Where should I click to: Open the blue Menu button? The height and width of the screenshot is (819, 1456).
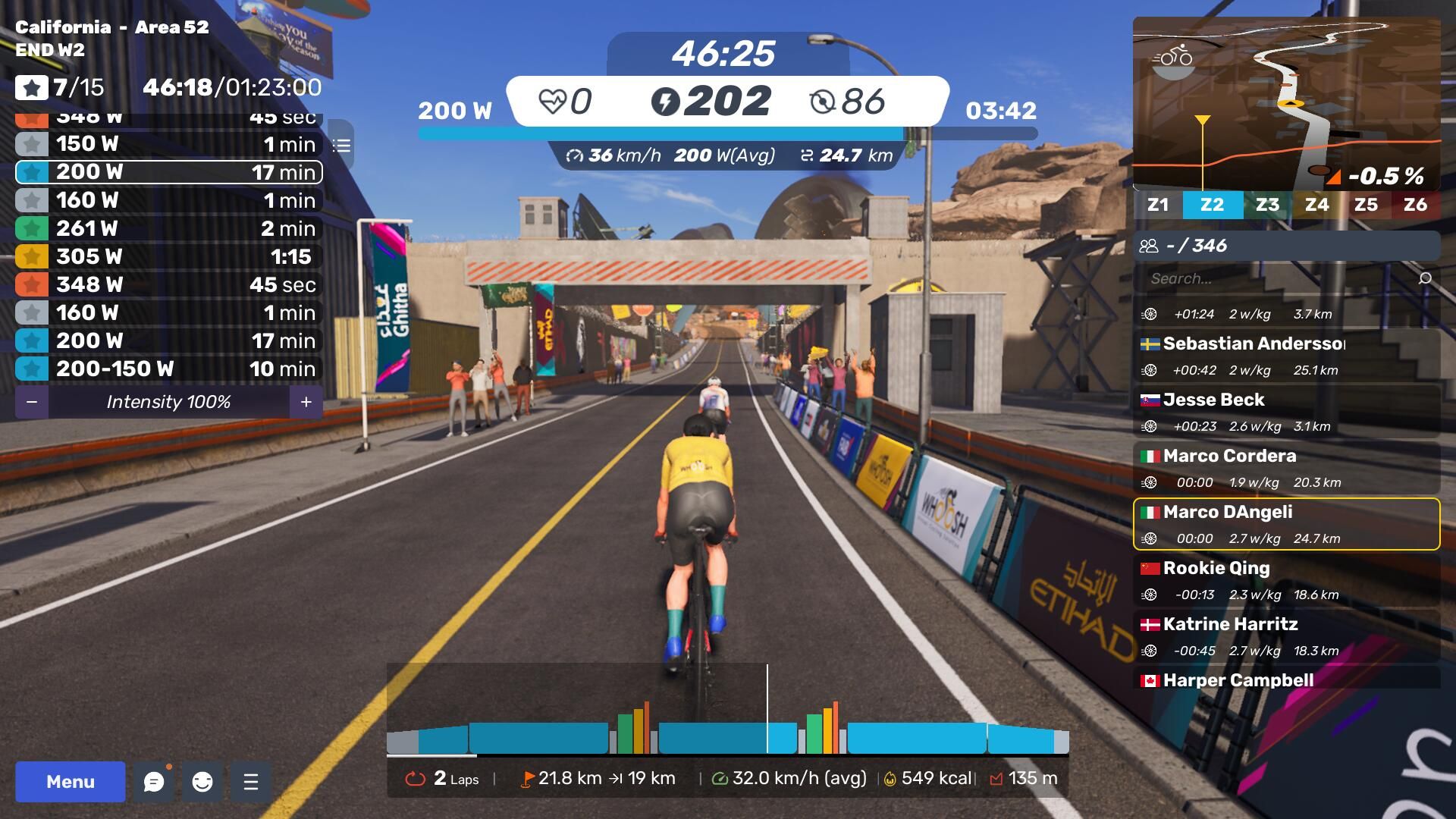(x=70, y=782)
